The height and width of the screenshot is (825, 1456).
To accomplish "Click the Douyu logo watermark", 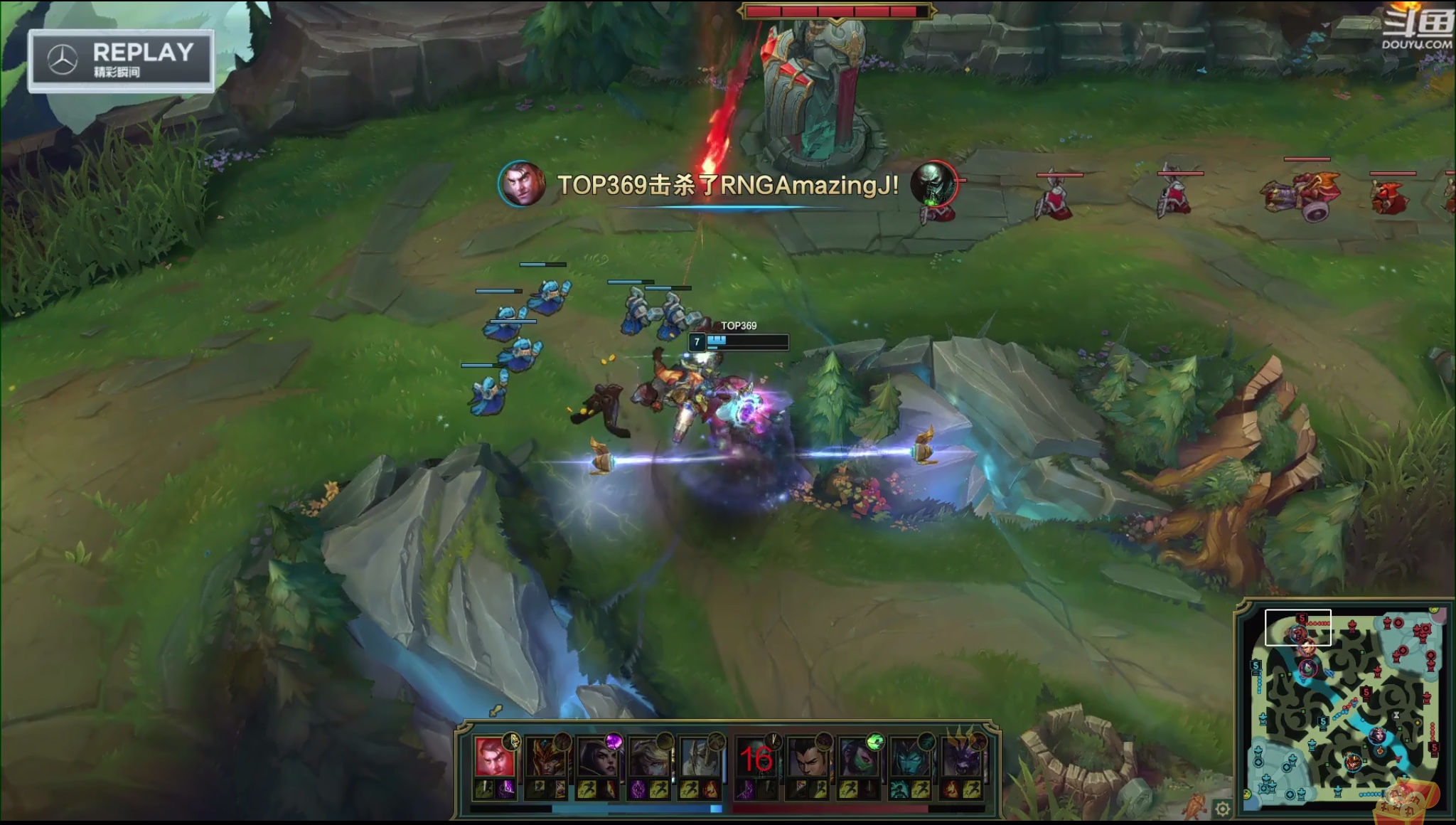I will pyautogui.click(x=1416, y=30).
